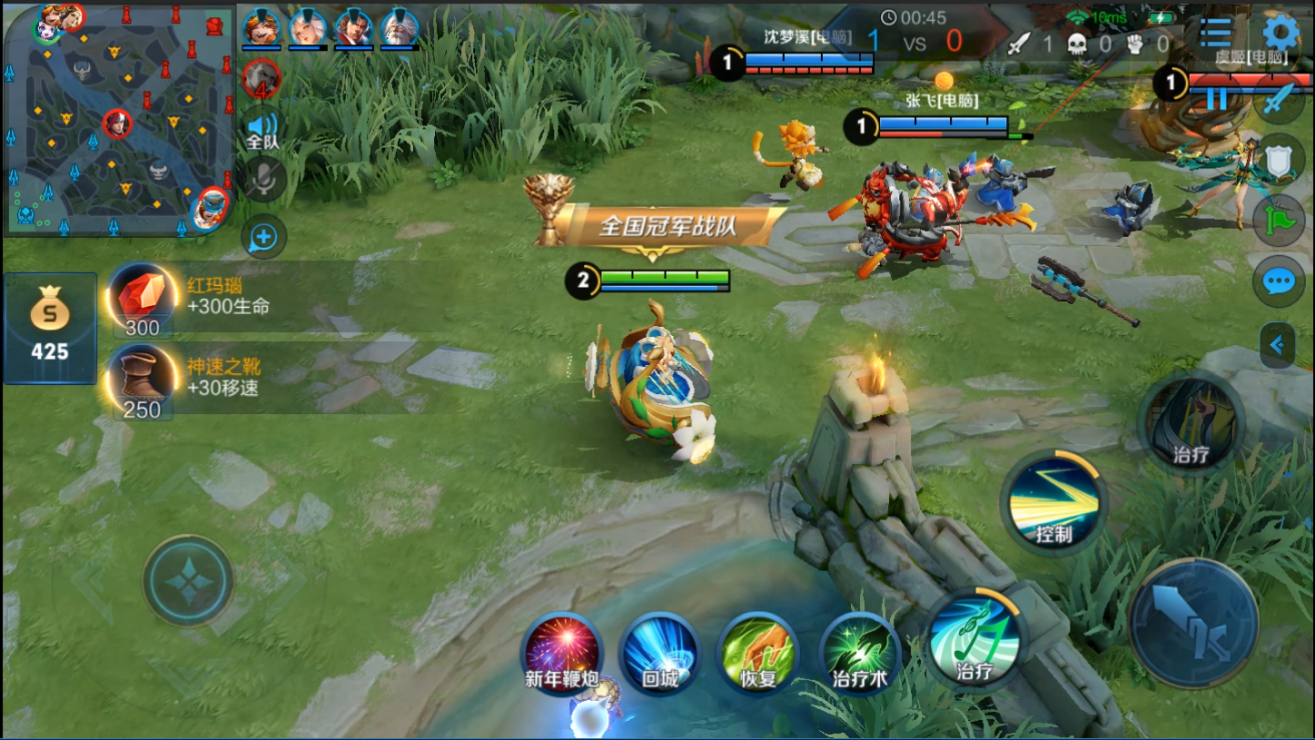Open the settings gear menu
Image resolution: width=1315 pixels, height=740 pixels.
[1281, 33]
